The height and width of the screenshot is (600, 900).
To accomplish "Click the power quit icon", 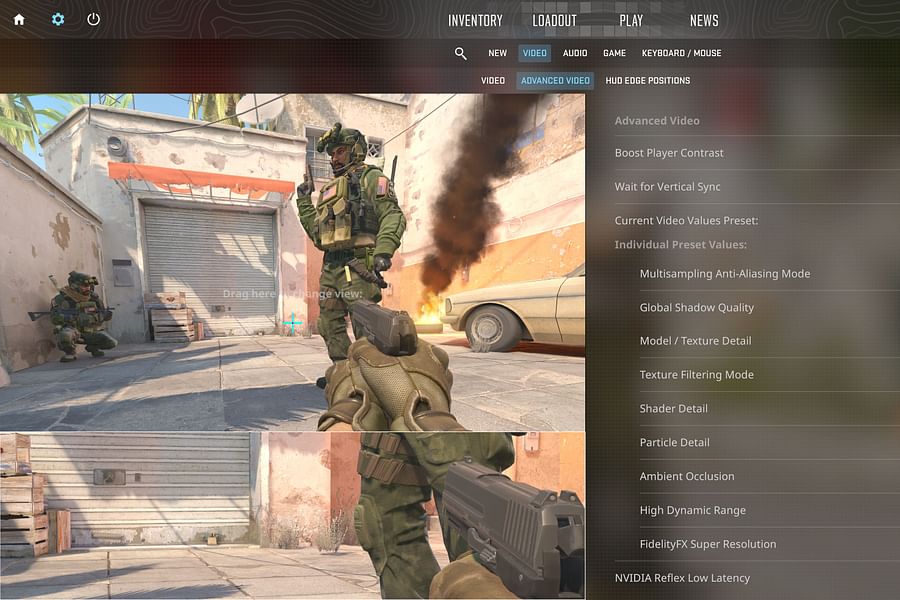I will coord(93,19).
